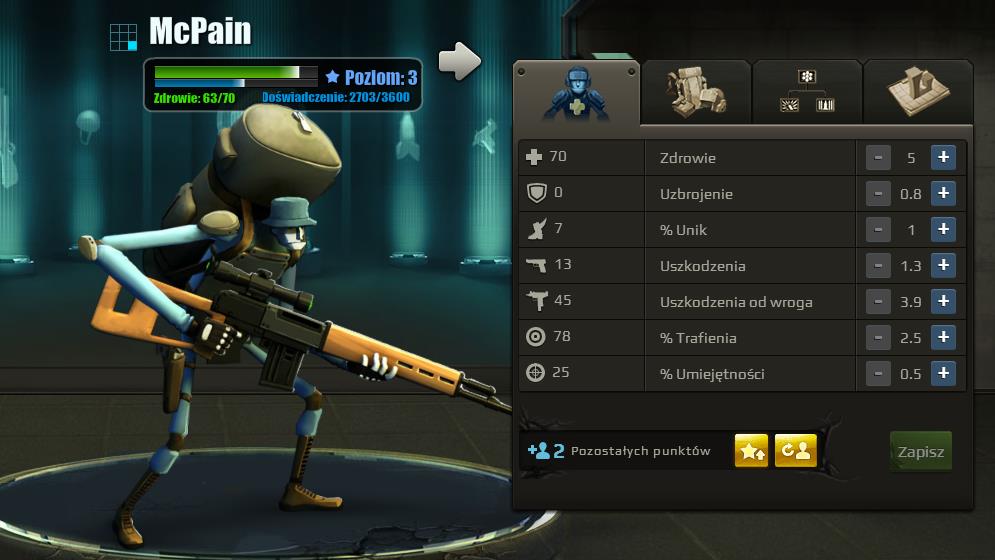995x560 pixels.
Task: Add a point to Uszkodzenia od wroga
Action: [942, 302]
